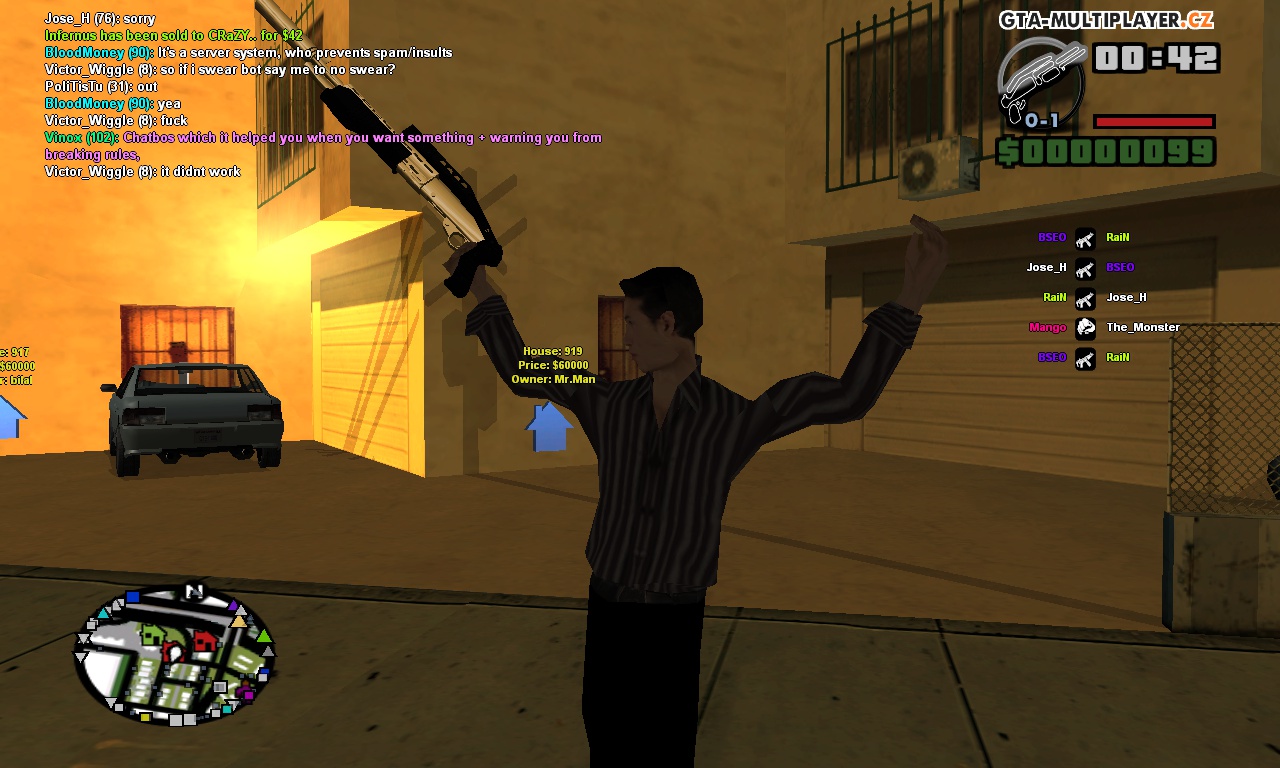Screen dimensions: 1280x768
Task: Click the blue house arrow marker near the player
Action: (549, 424)
